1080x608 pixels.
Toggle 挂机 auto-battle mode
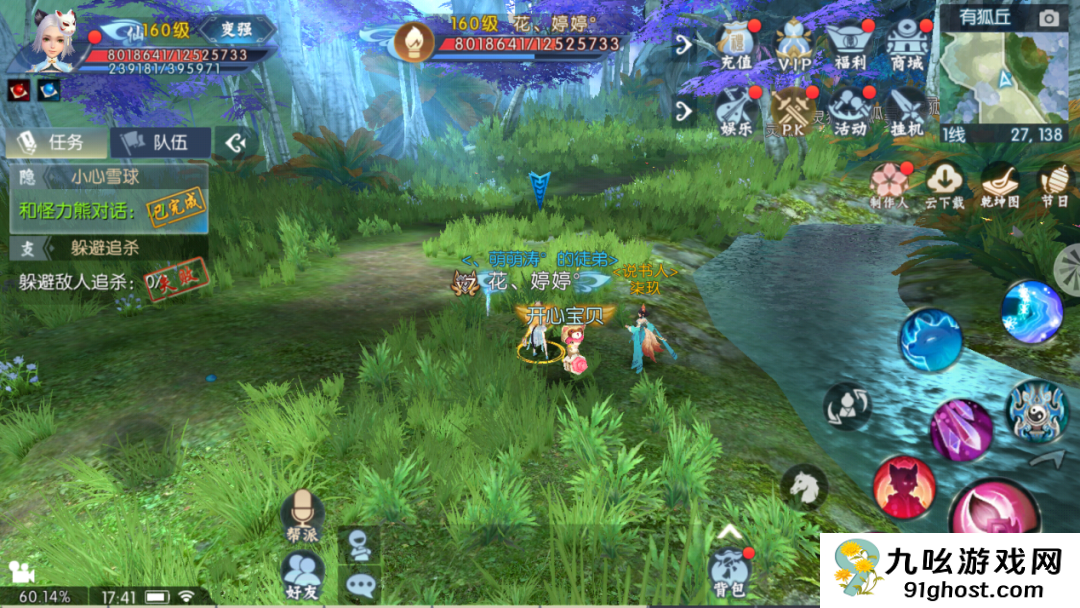[x=908, y=110]
